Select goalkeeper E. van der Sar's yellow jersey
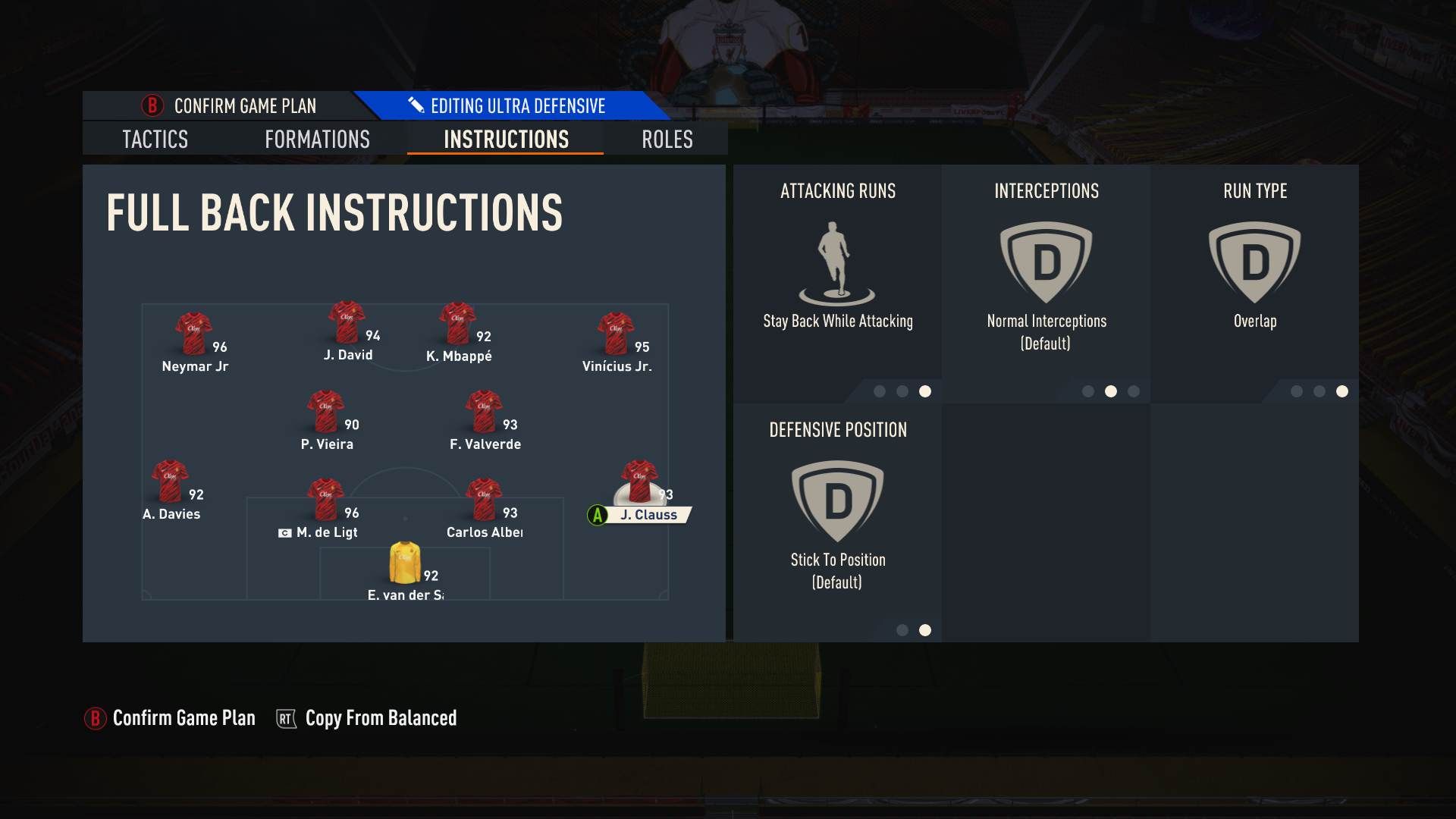 pyautogui.click(x=403, y=561)
